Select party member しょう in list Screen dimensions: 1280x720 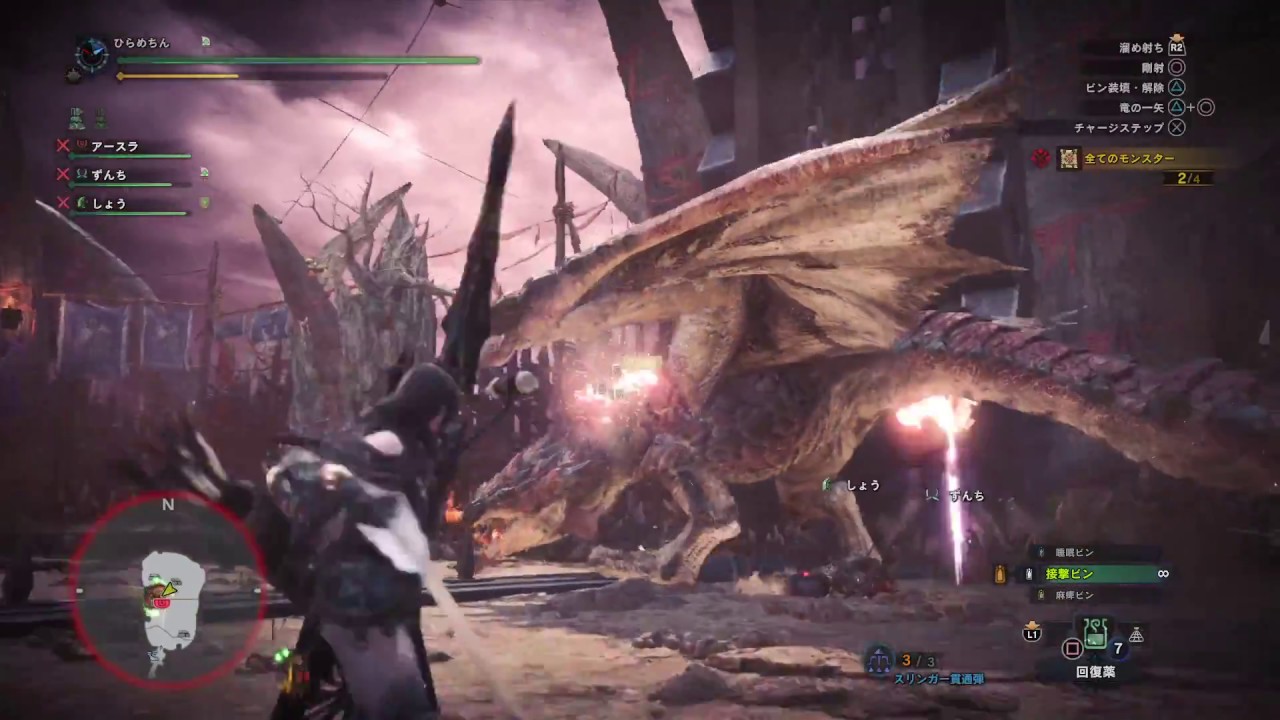(108, 203)
